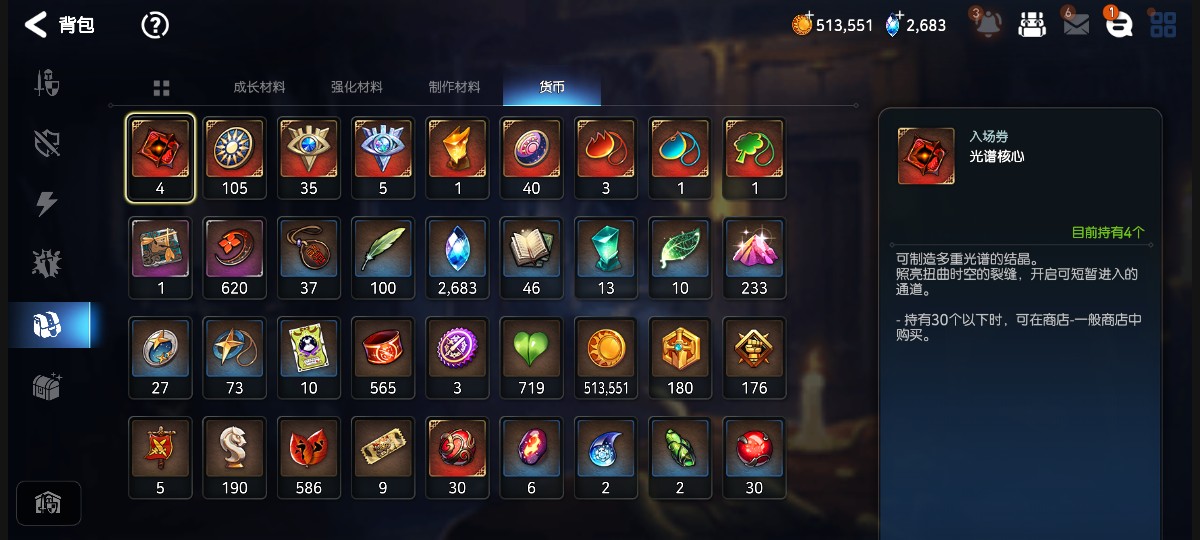Open the warehouse button at bottom left
The height and width of the screenshot is (540, 1200).
(x=48, y=503)
